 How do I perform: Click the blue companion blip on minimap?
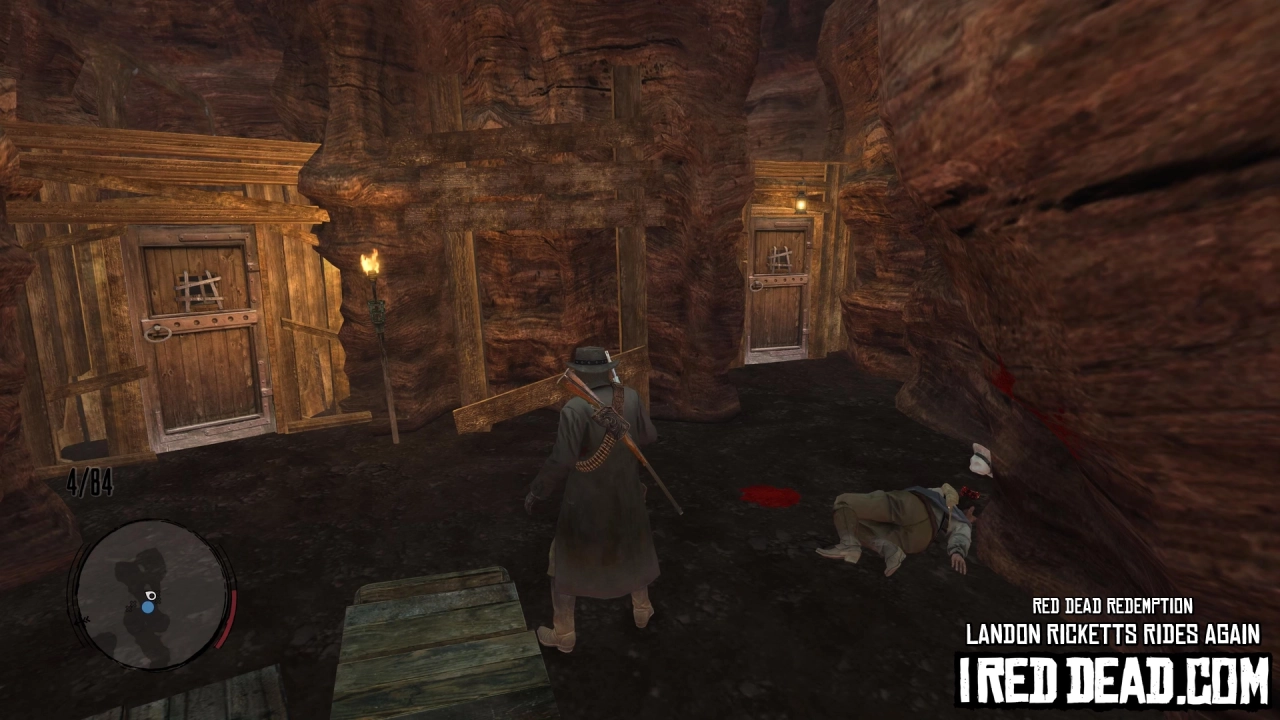(148, 607)
